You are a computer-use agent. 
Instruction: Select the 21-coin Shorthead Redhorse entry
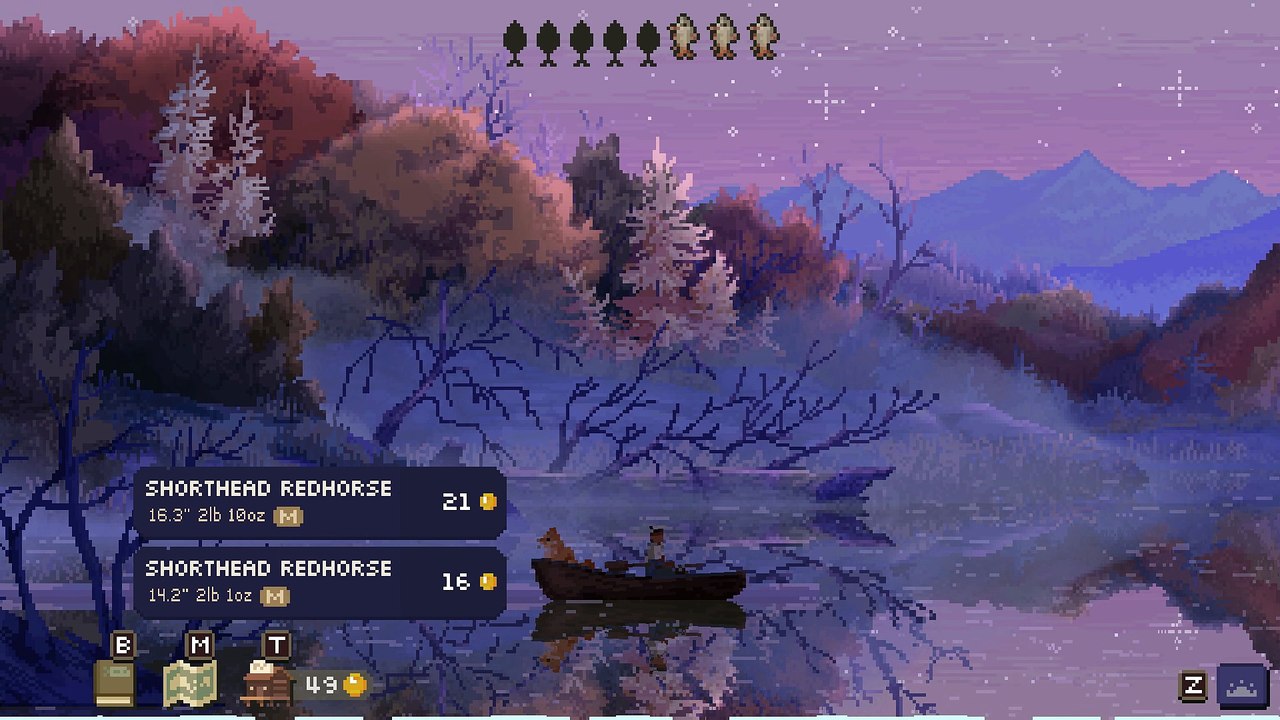click(x=320, y=502)
